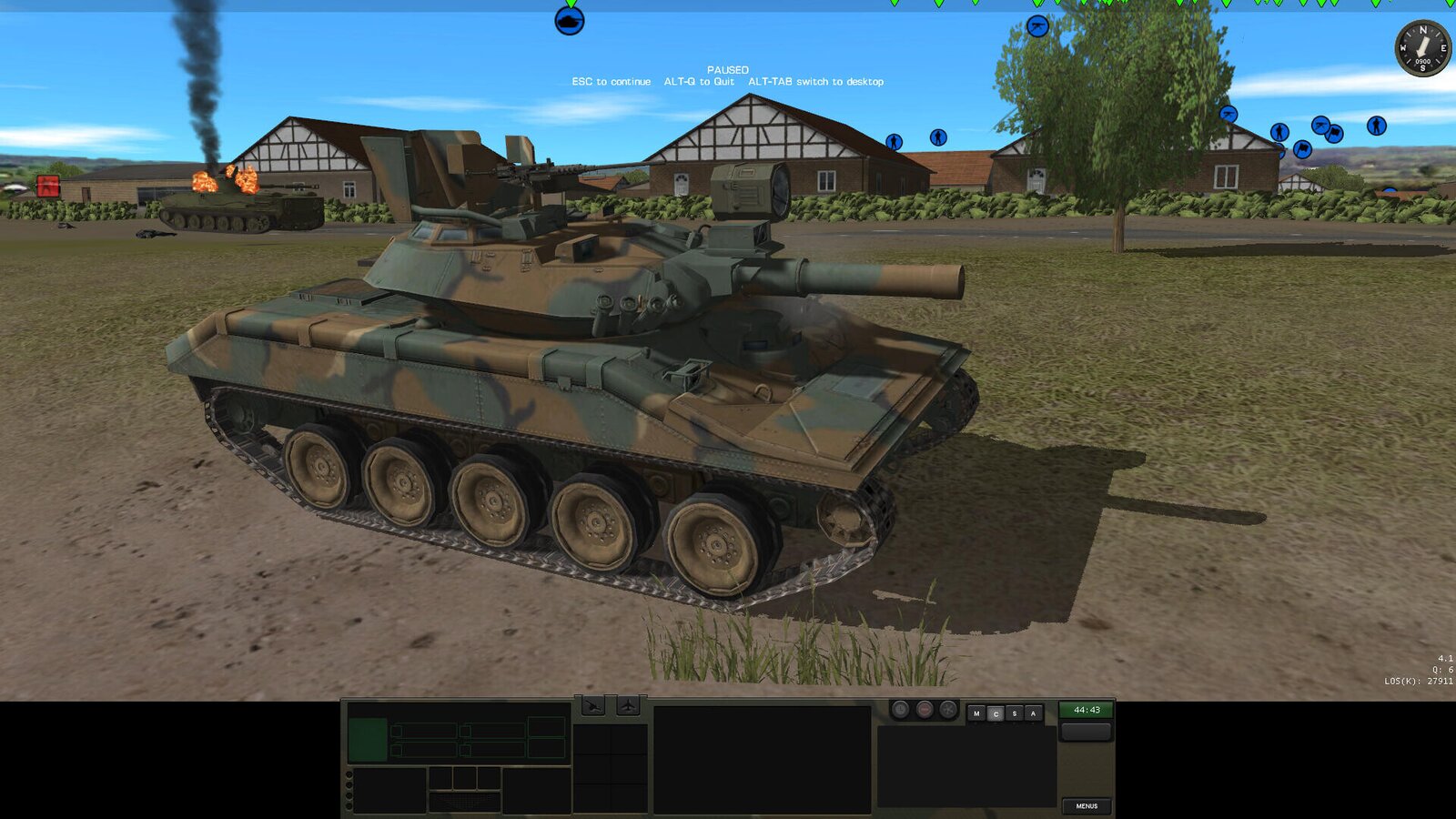Click the clock icon in the command panel
The image size is (1456, 819).
(900, 709)
